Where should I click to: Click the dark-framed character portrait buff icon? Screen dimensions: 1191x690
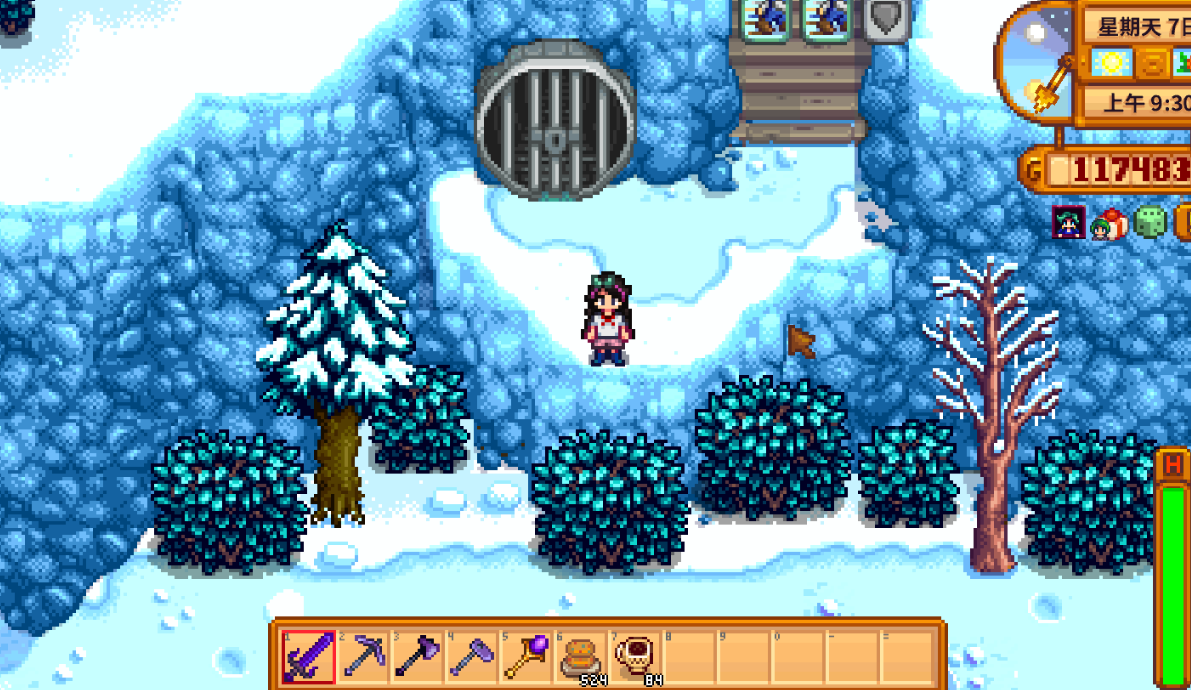pos(1068,223)
